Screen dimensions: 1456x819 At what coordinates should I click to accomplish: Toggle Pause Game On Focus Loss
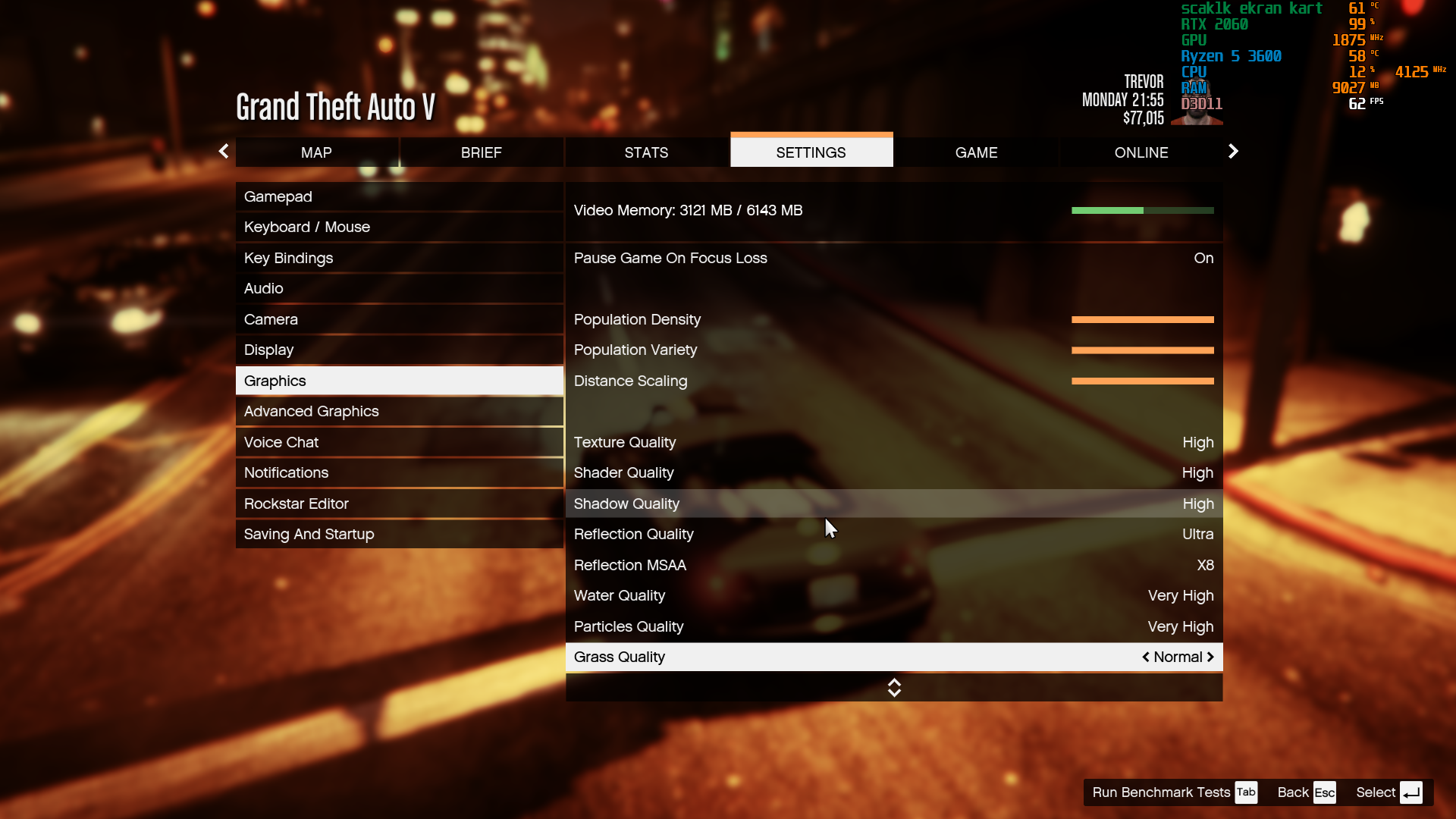click(893, 258)
